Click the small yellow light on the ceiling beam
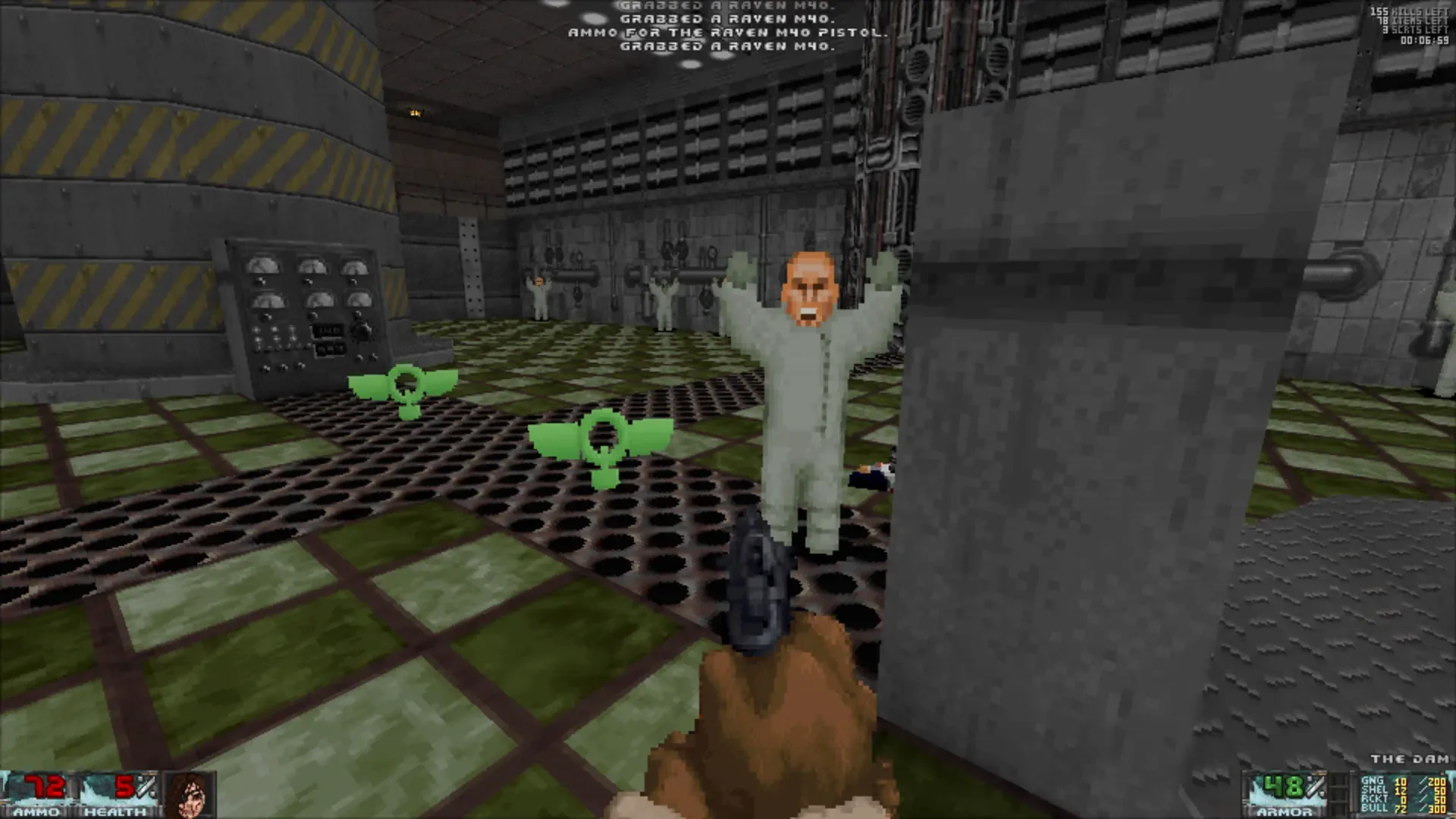This screenshot has width=1456, height=819. (x=413, y=112)
